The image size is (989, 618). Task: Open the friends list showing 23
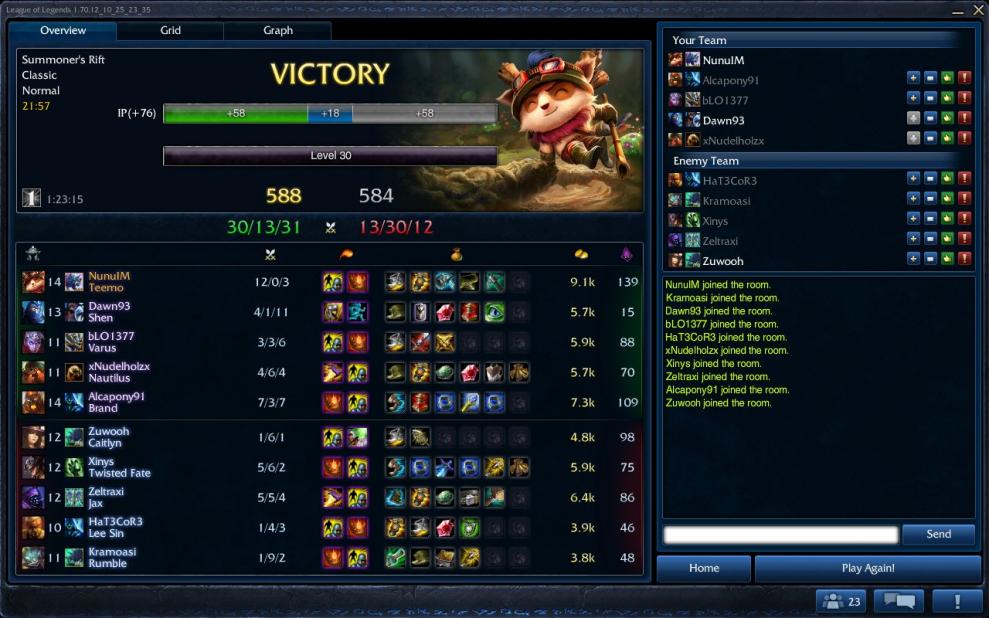tap(841, 601)
